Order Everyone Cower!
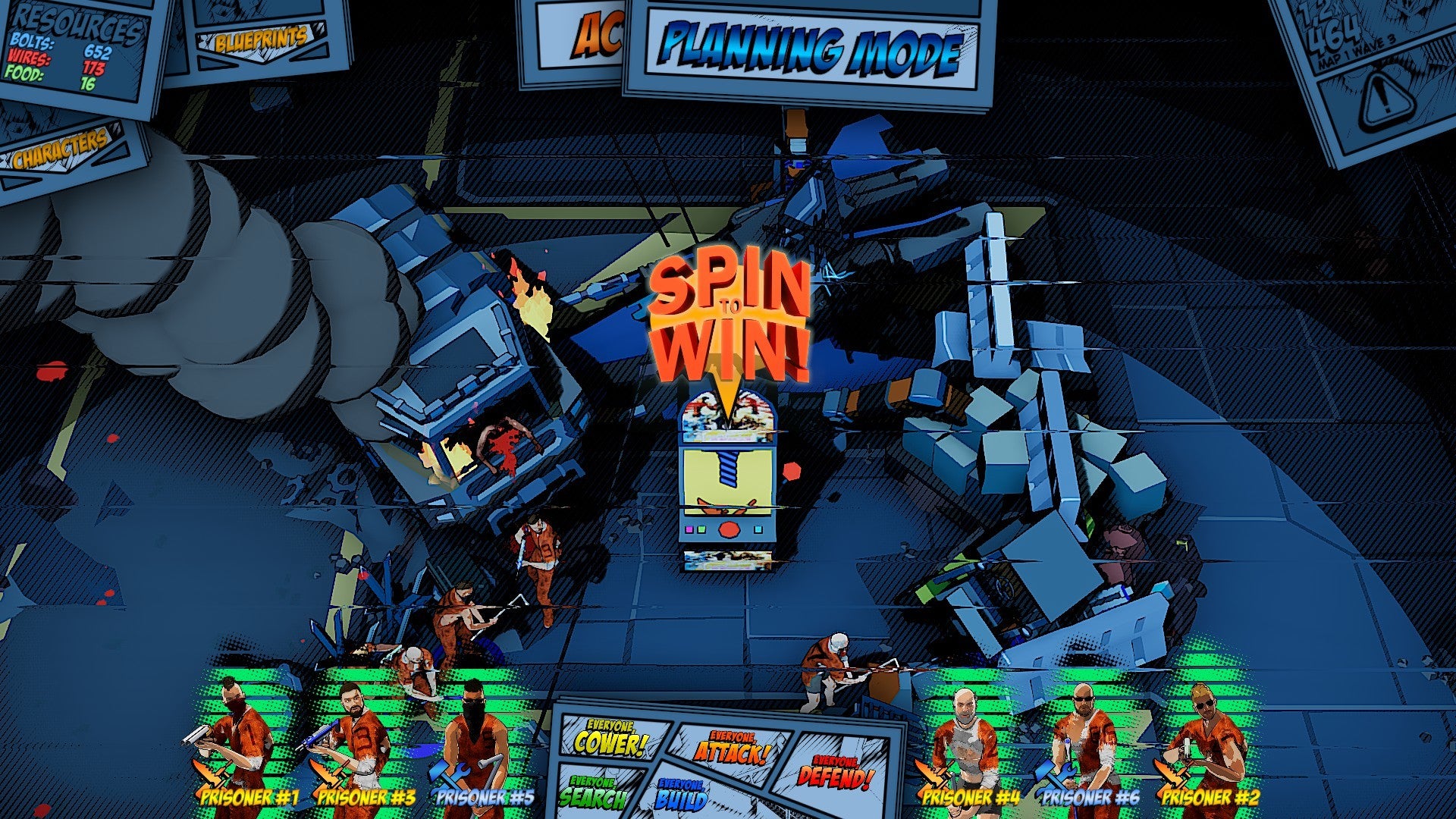1456x819 pixels. click(x=609, y=739)
